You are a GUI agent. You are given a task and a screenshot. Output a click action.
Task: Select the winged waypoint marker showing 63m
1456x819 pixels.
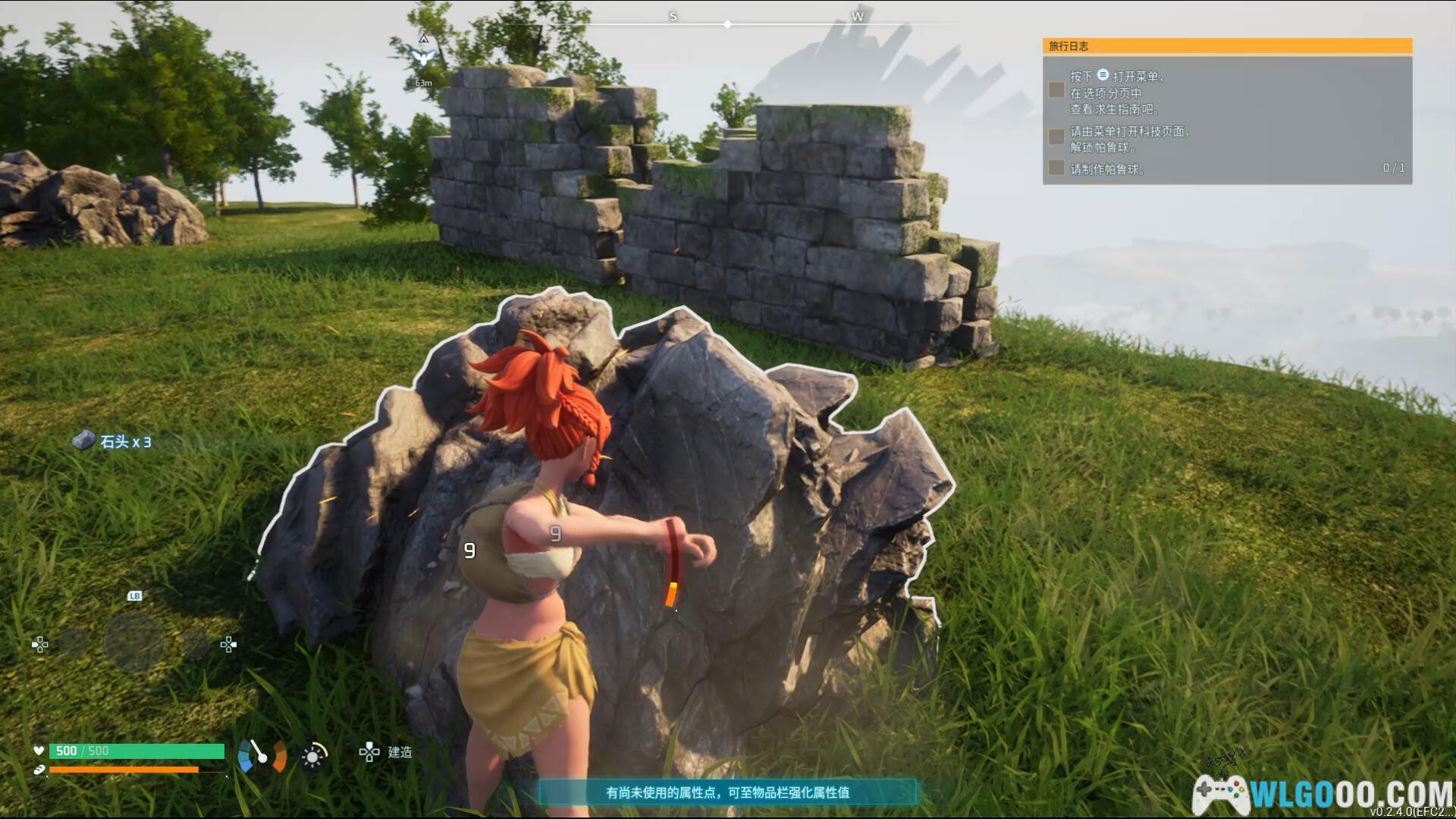tap(423, 57)
